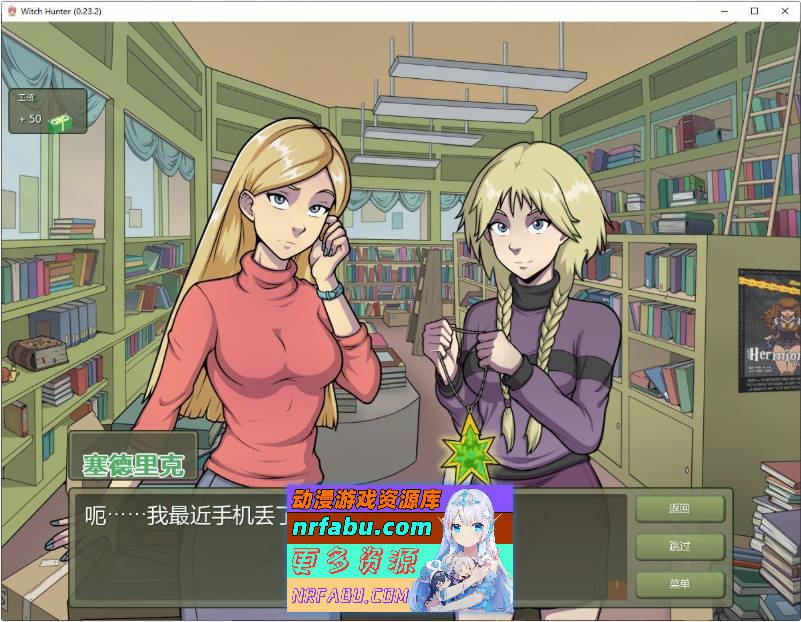Click the 返回 (back) button
This screenshot has width=801, height=622.
(x=679, y=508)
